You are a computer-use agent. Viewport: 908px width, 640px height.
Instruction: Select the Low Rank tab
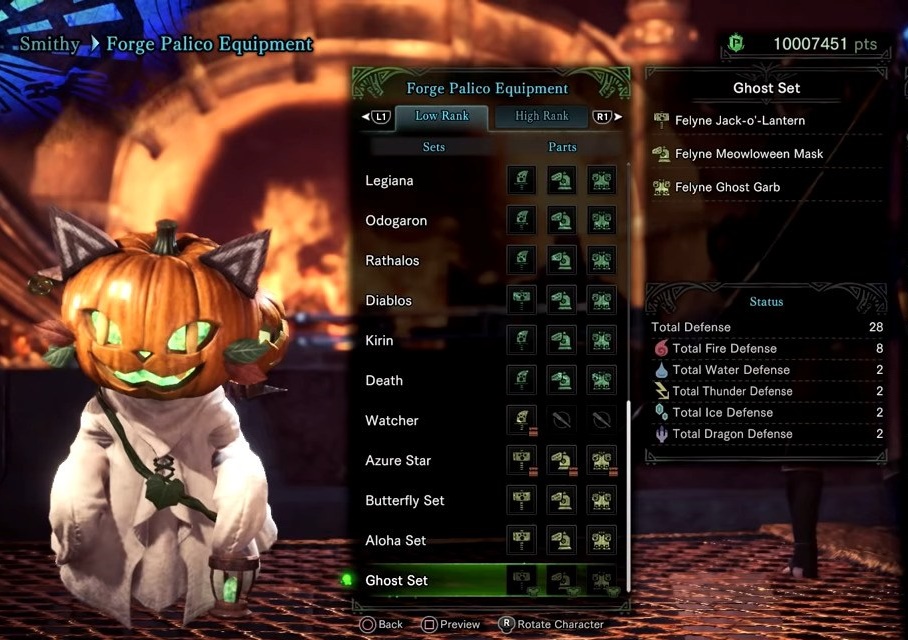click(x=441, y=116)
